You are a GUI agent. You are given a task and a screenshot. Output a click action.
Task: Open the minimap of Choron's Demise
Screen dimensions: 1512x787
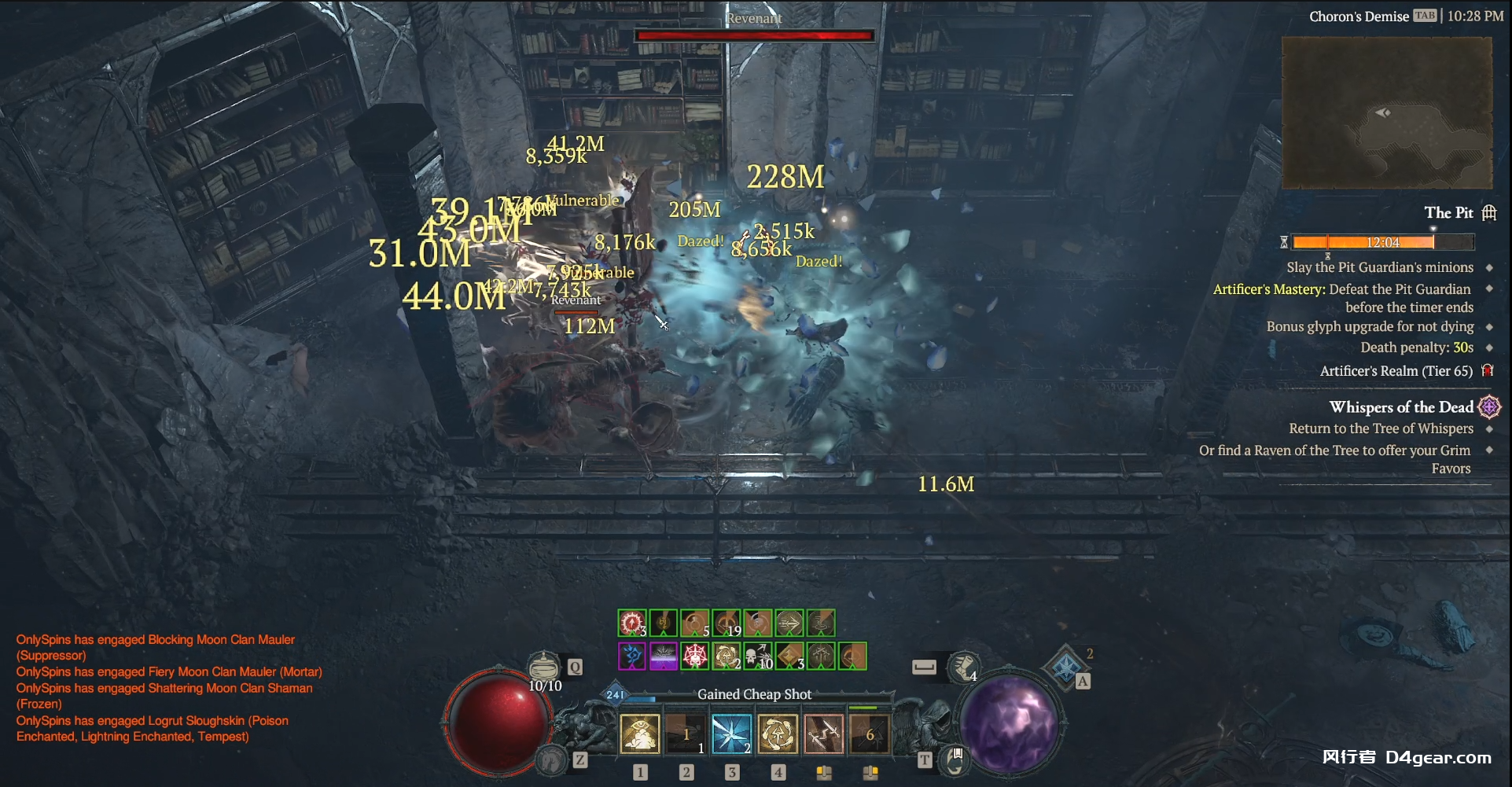coord(1386,112)
